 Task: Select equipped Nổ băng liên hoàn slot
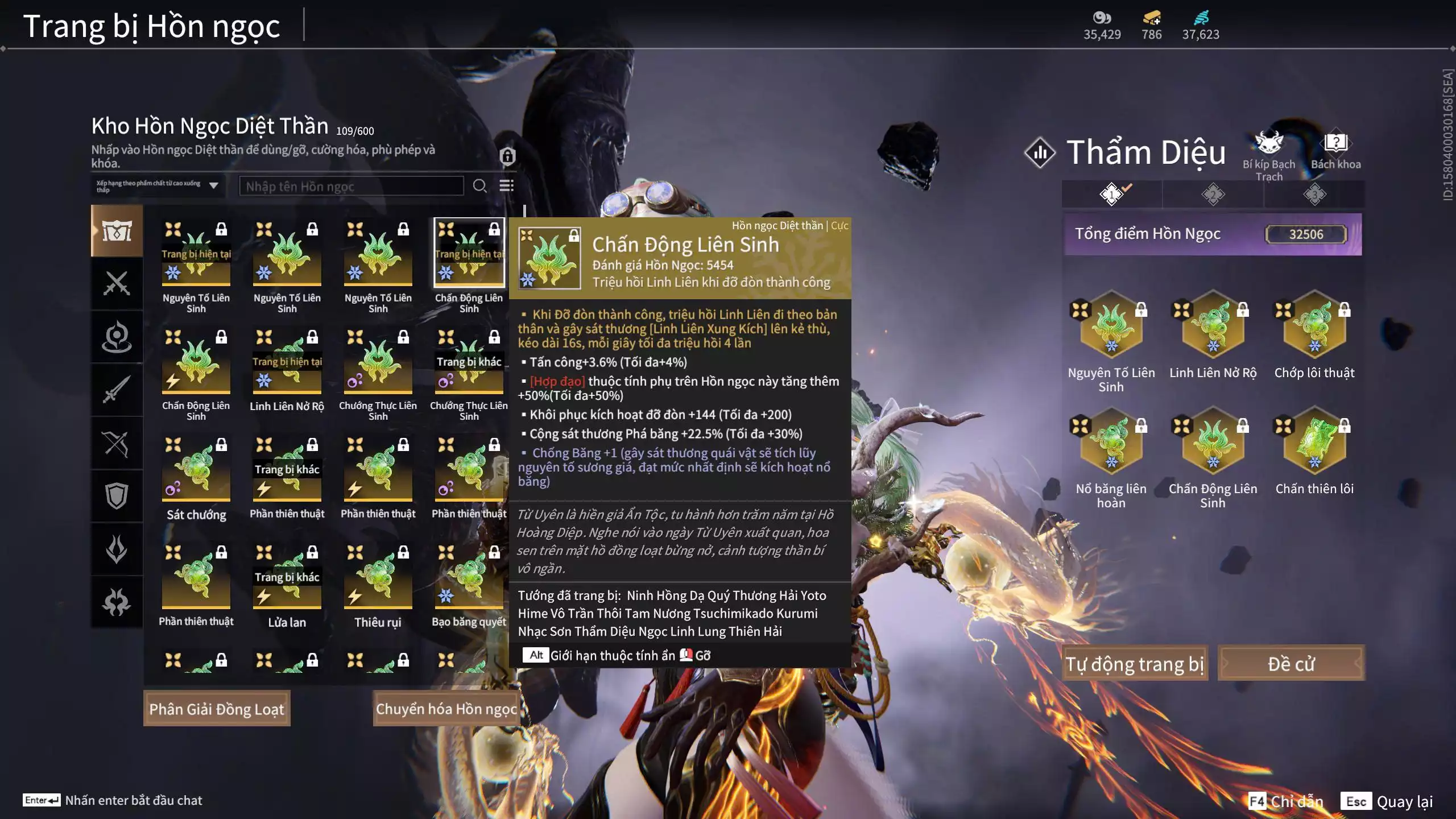click(1111, 444)
